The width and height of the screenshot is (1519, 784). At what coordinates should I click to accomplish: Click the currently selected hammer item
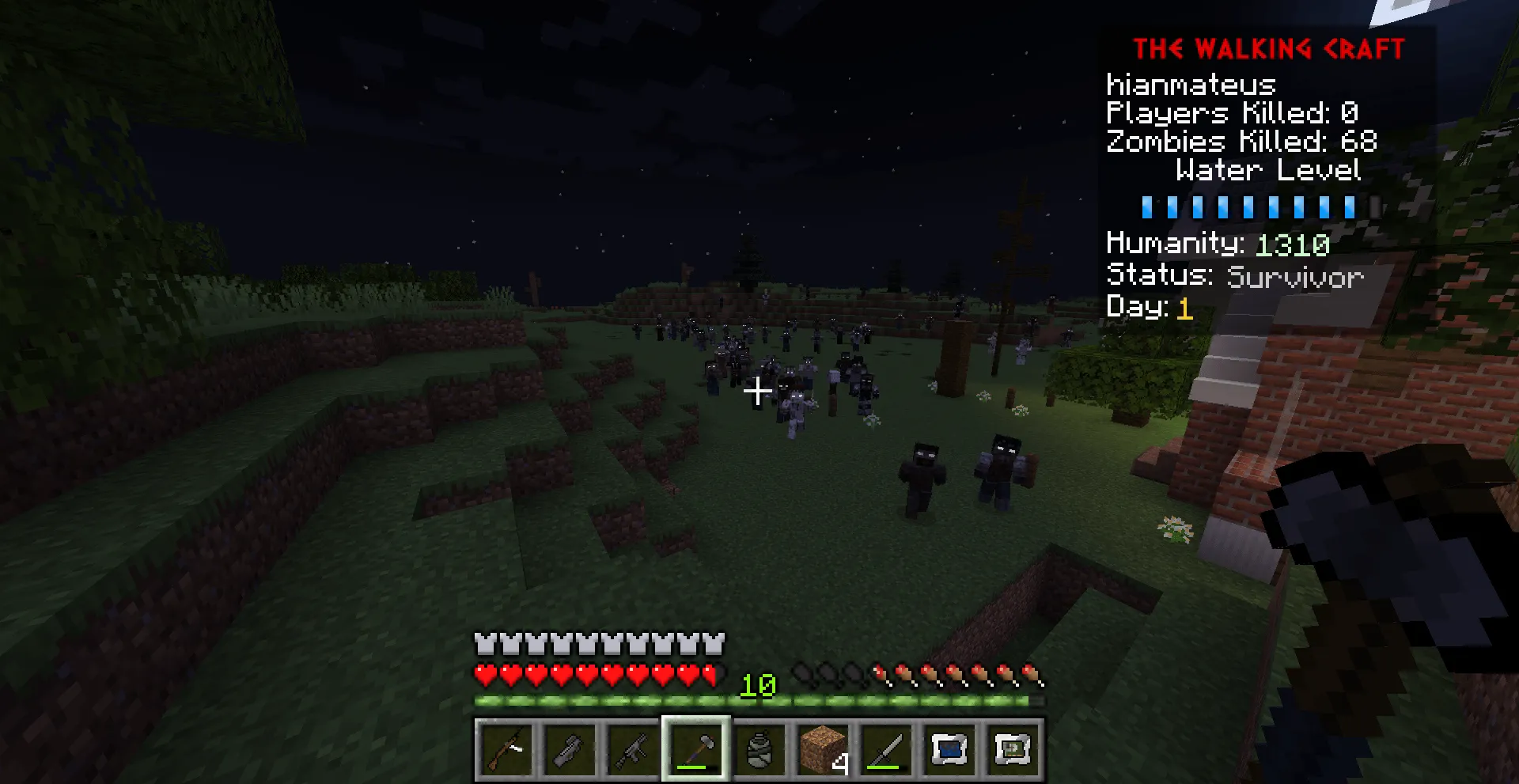695,748
